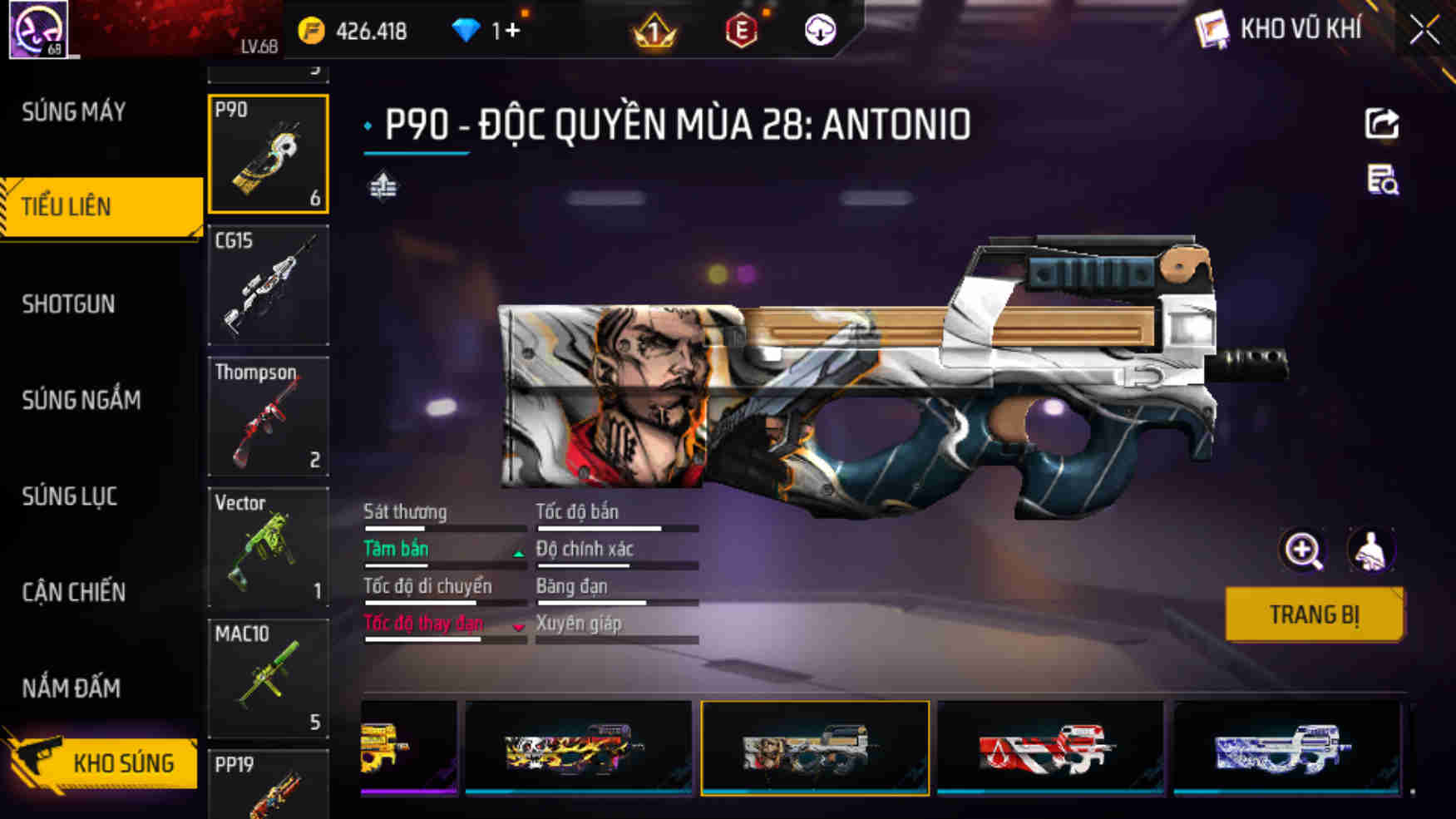Click the KHO VŨ KHÍ book icon

1213,27
